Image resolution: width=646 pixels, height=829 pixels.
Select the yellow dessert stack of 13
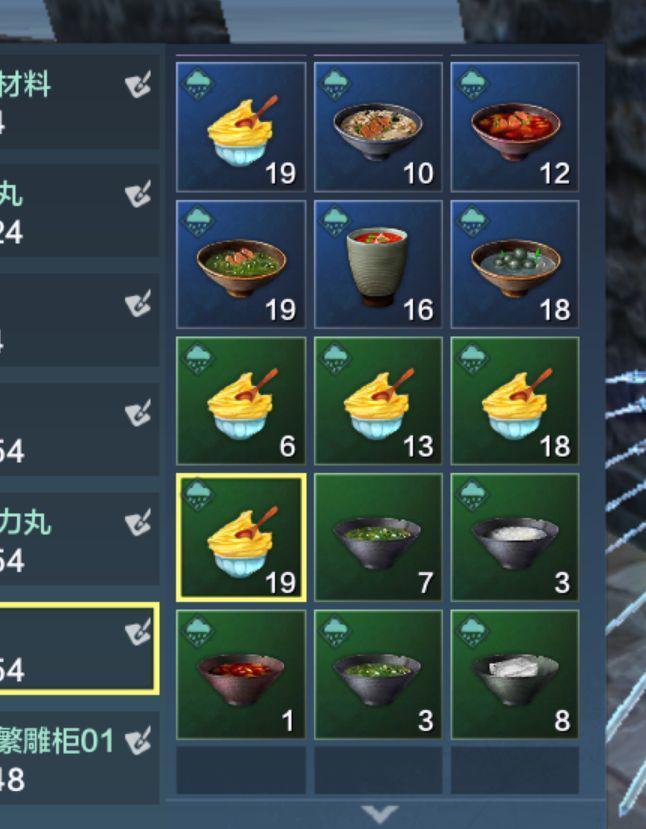[378, 400]
